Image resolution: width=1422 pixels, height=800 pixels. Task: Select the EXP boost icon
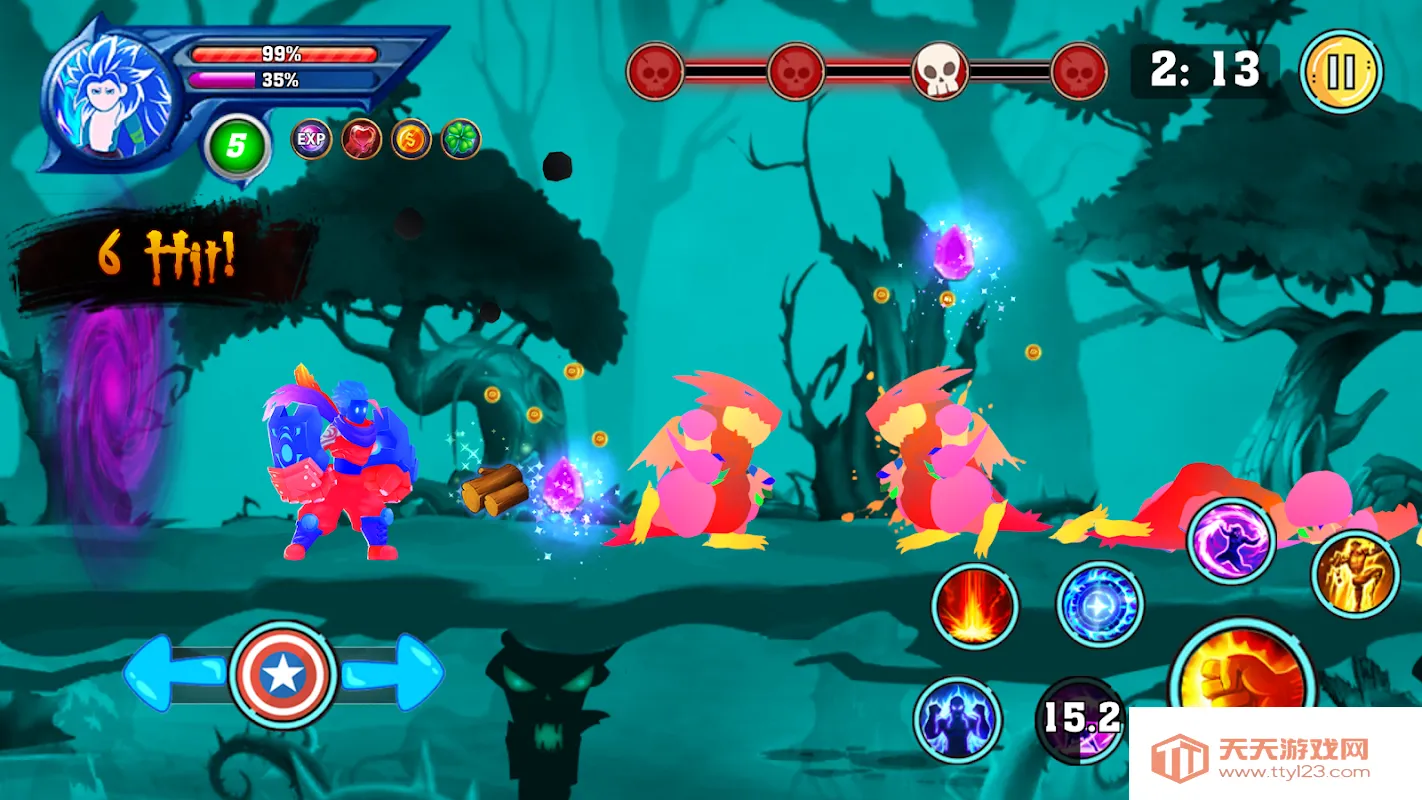pyautogui.click(x=311, y=139)
